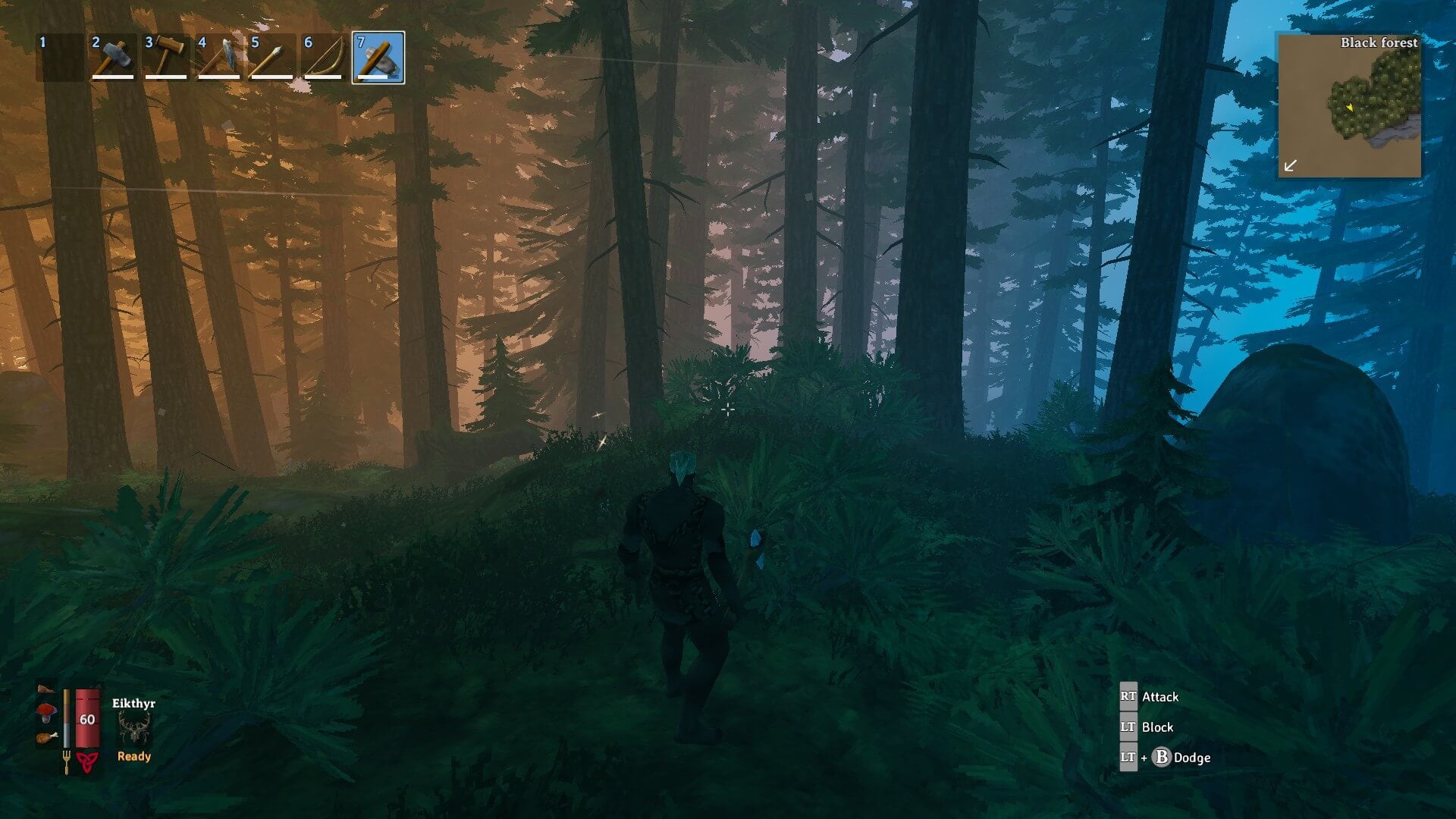Viewport: 1456px width, 819px height.
Task: Click the red mushroom food icon
Action: tap(47, 712)
